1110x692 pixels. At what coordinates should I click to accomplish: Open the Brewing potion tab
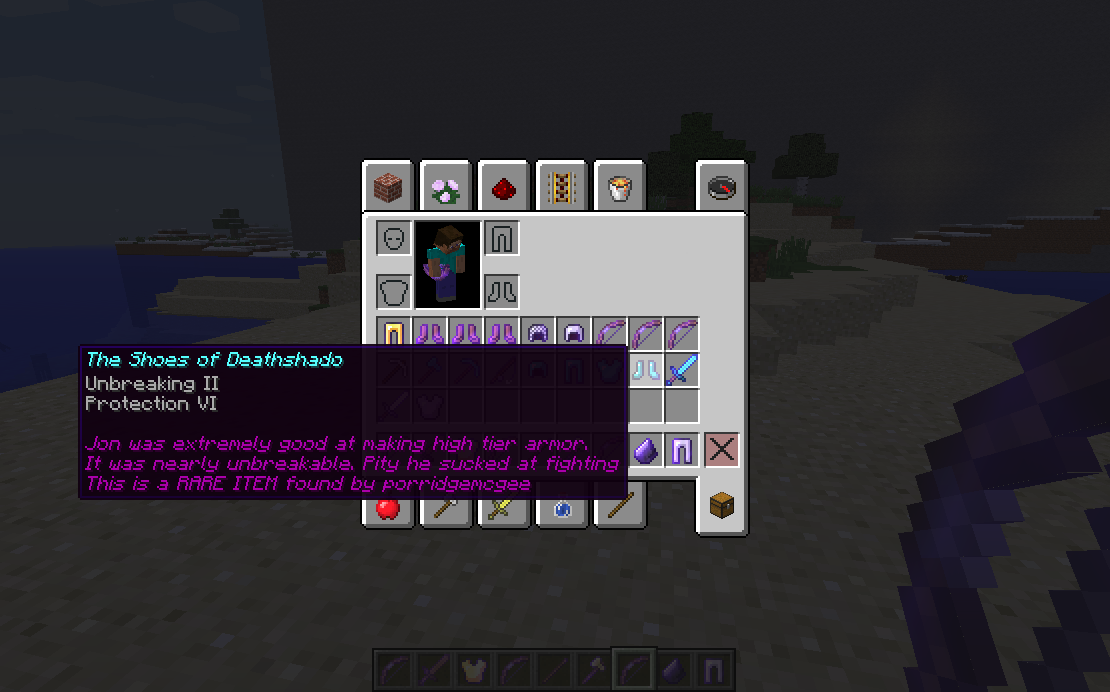(x=561, y=509)
